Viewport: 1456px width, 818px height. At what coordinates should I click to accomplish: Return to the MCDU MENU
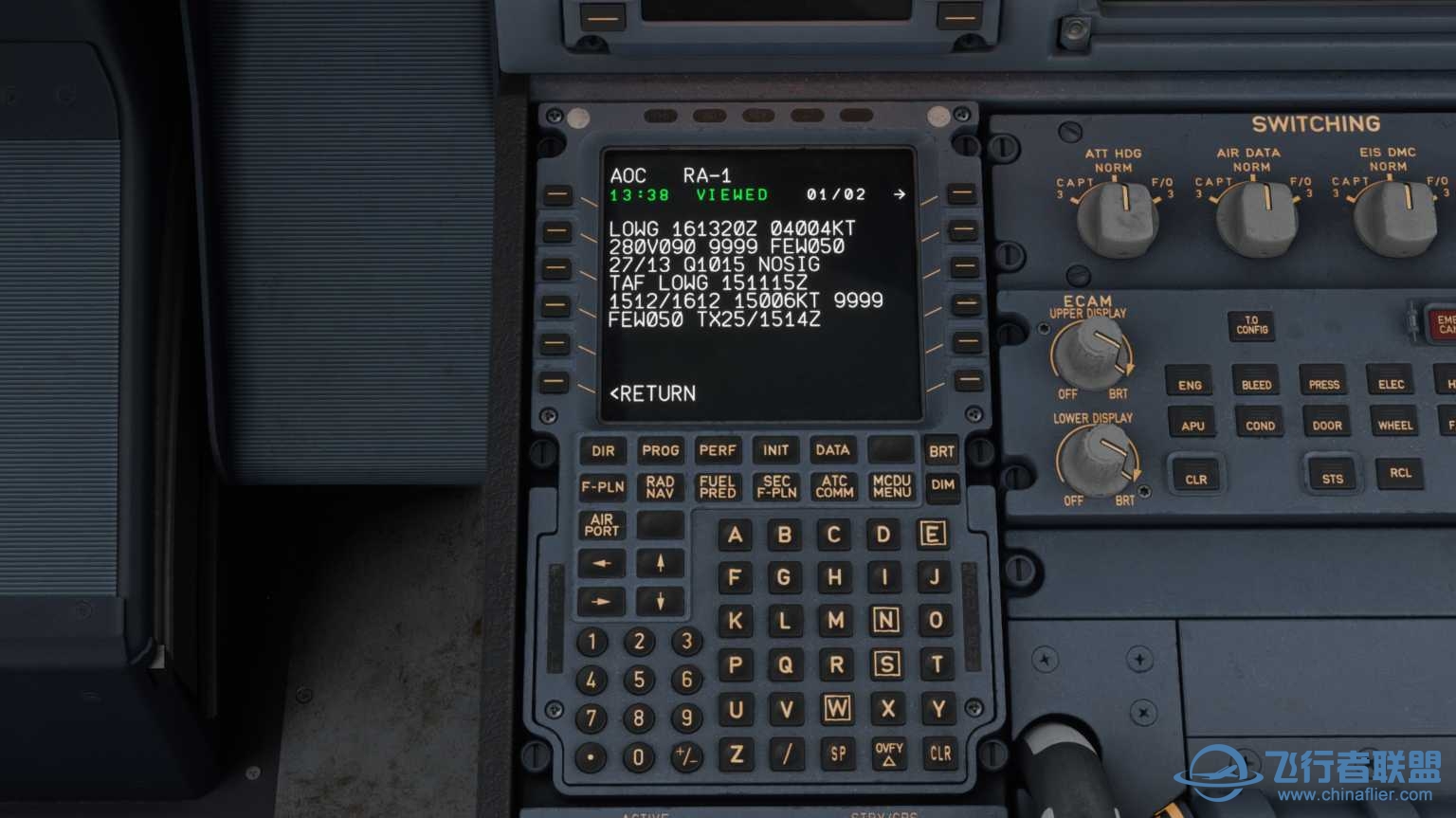(x=891, y=487)
